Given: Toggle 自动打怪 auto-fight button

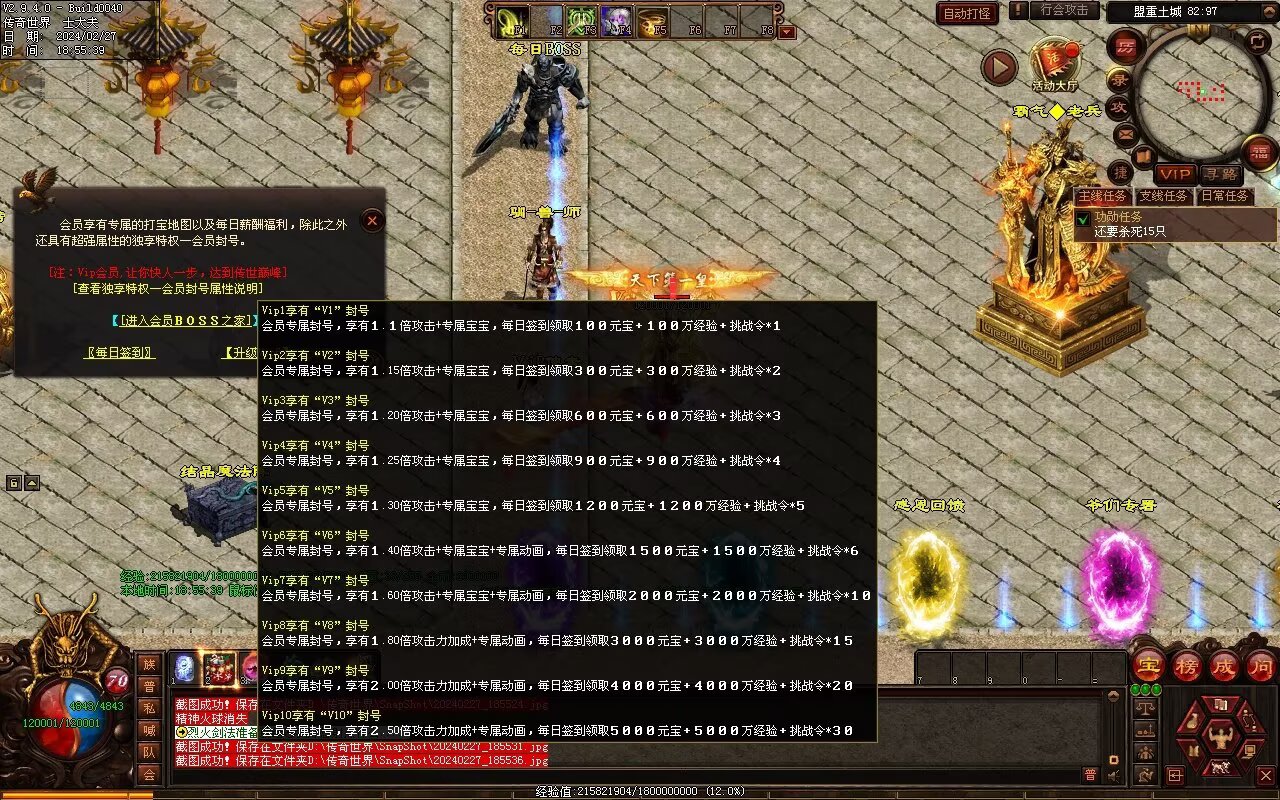Looking at the screenshot, I should 967,13.
